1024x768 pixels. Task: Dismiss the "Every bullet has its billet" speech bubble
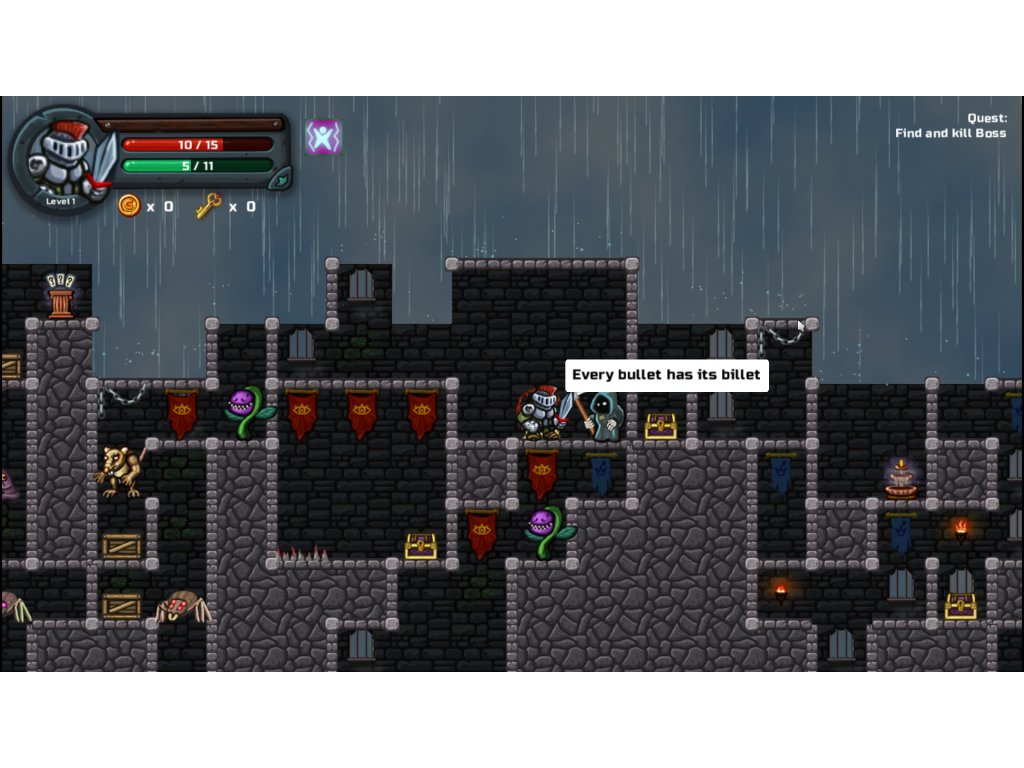click(666, 375)
